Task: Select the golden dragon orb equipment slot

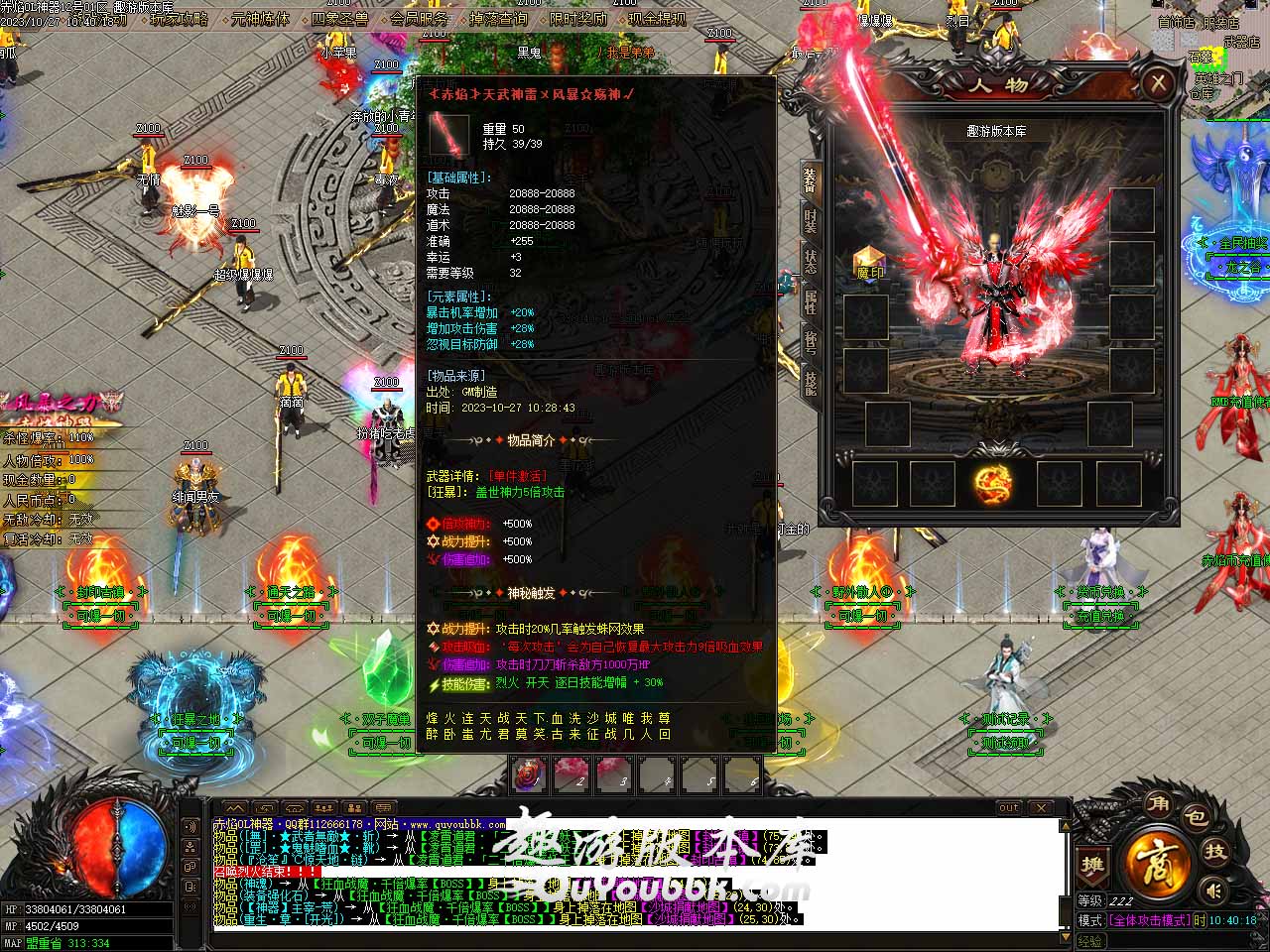Action: (x=992, y=484)
